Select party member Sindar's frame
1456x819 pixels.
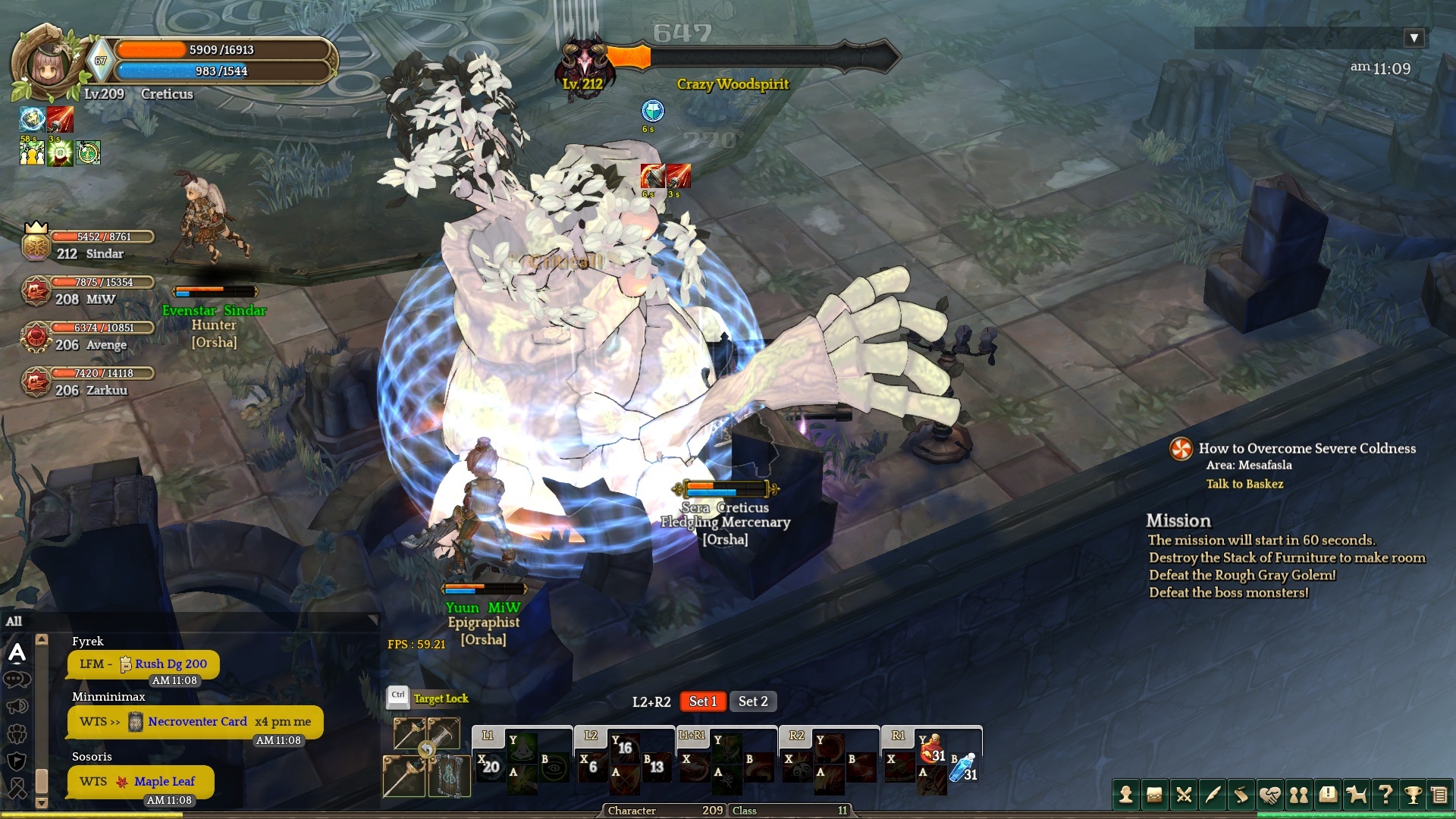coord(89,245)
